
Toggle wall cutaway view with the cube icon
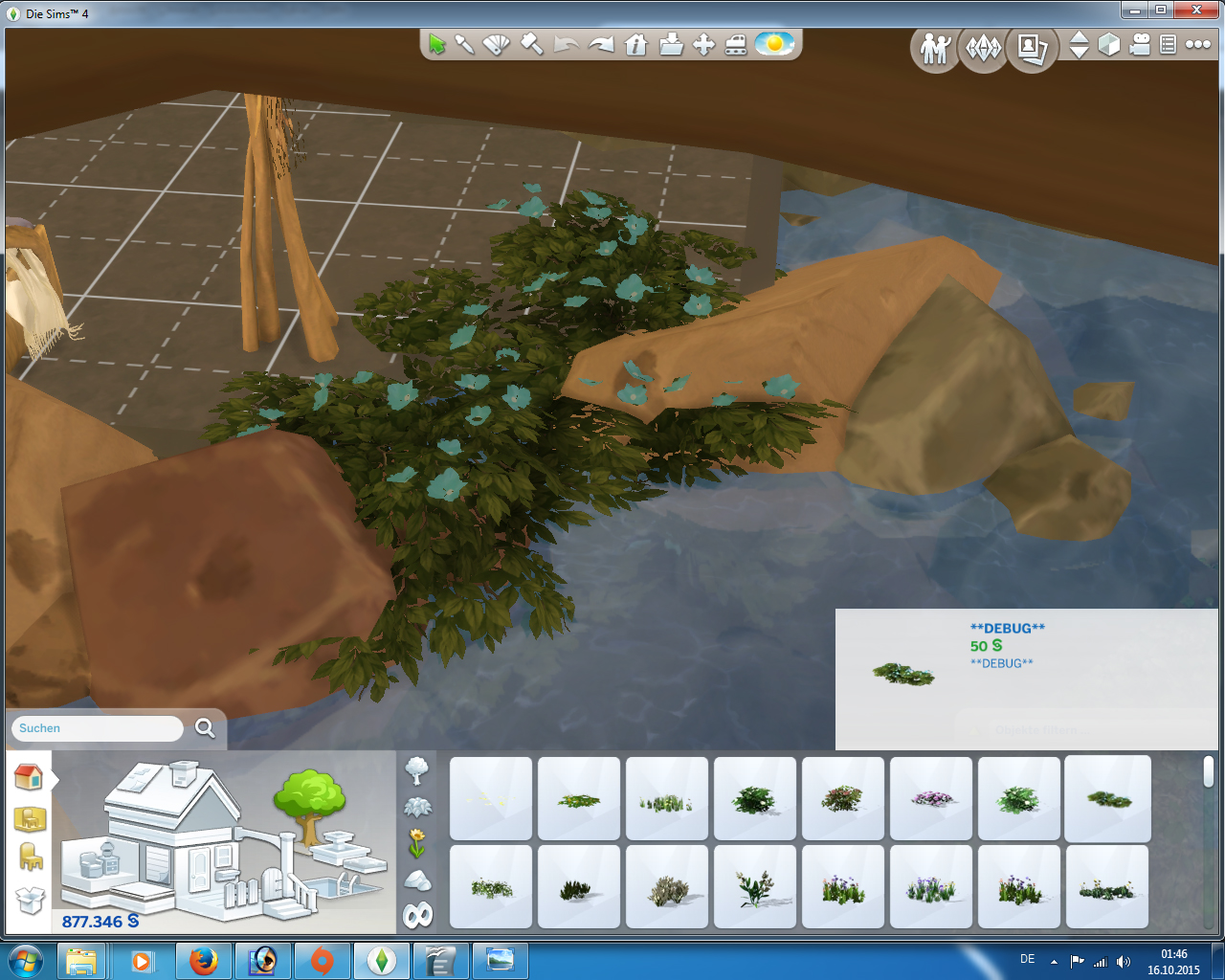pos(1111,44)
